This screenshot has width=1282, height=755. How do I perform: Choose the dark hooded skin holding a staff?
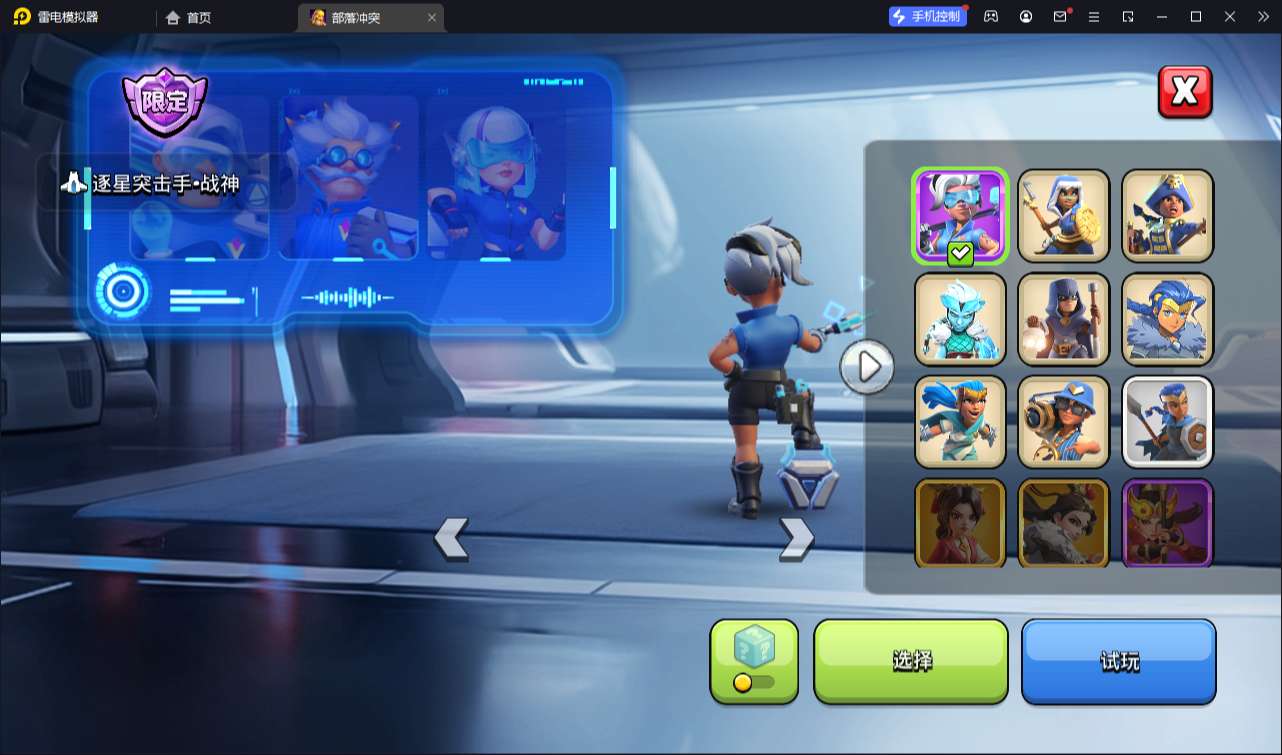[1063, 319]
